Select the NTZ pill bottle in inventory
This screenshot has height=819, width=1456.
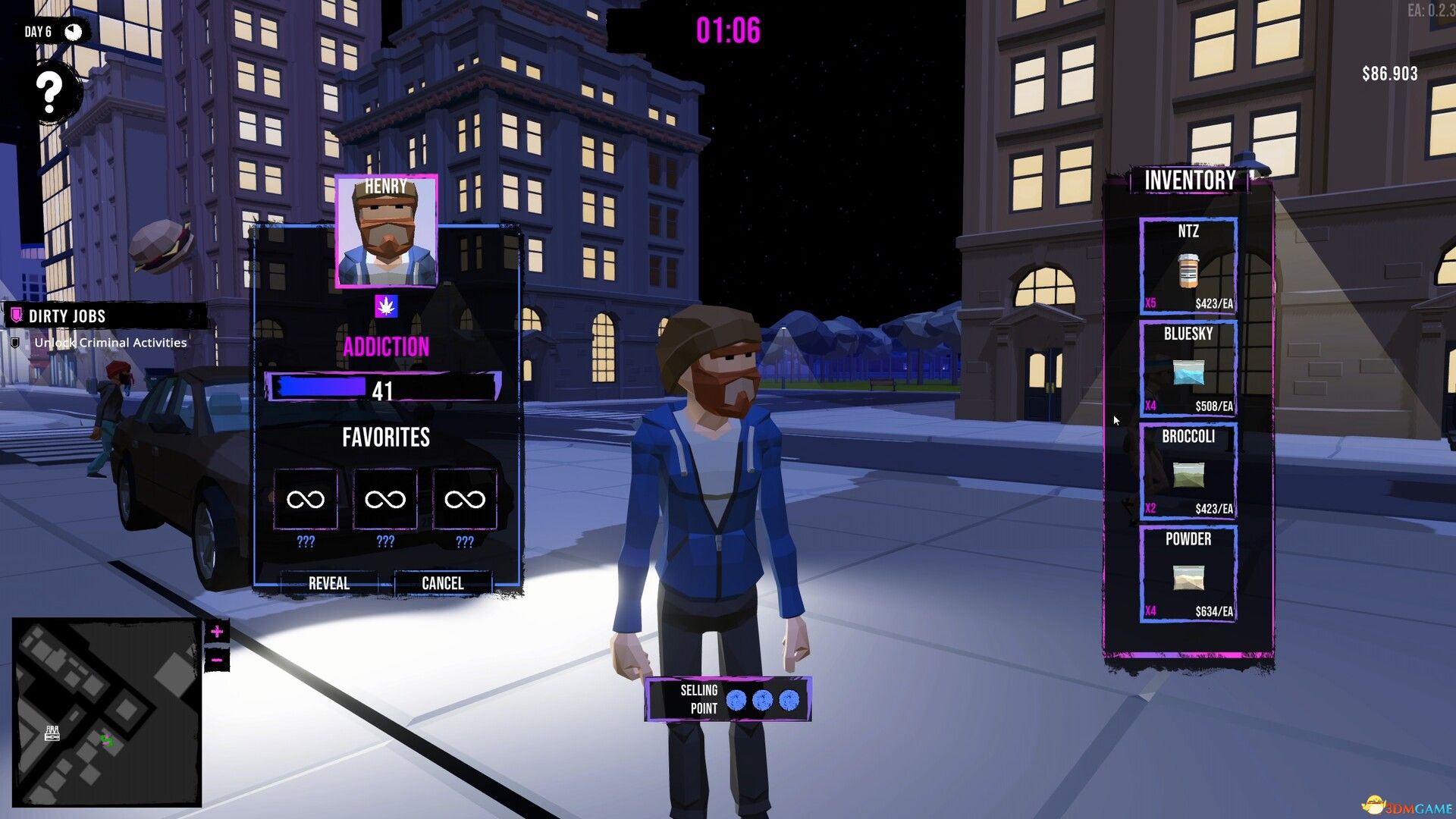[1188, 271]
